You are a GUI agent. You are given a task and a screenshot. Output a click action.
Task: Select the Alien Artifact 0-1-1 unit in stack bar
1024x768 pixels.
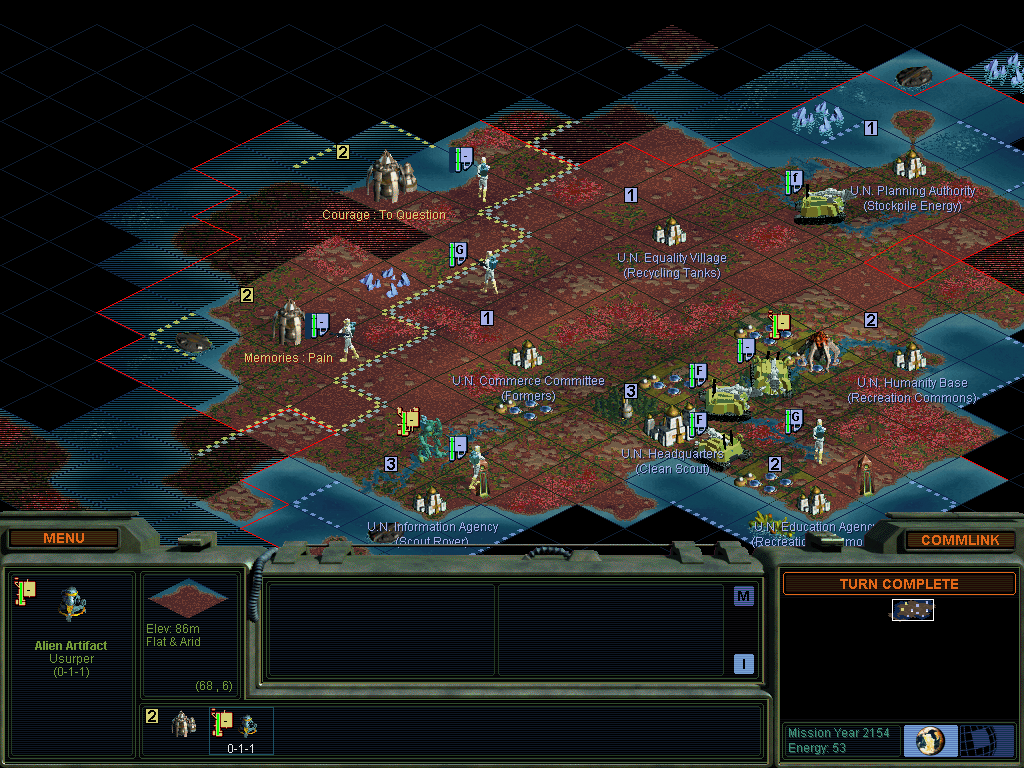coord(240,727)
